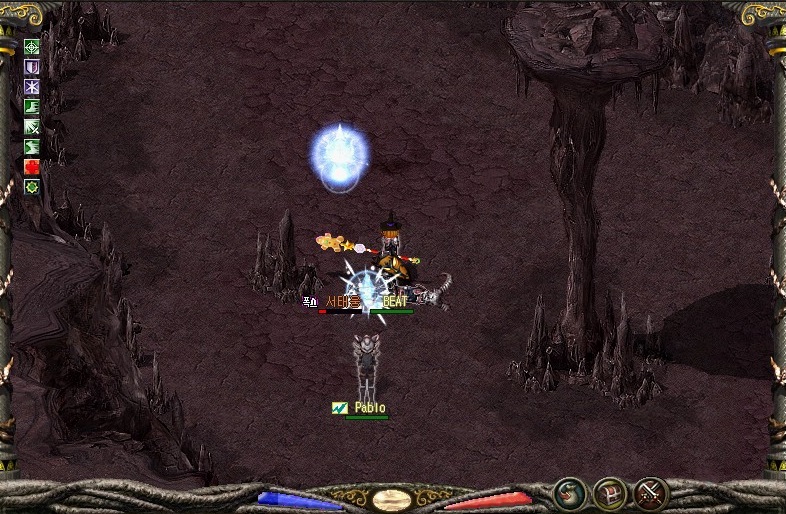Screen dimensions: 786x514
Task: Click the green crosshair target icon
Action: point(32,46)
